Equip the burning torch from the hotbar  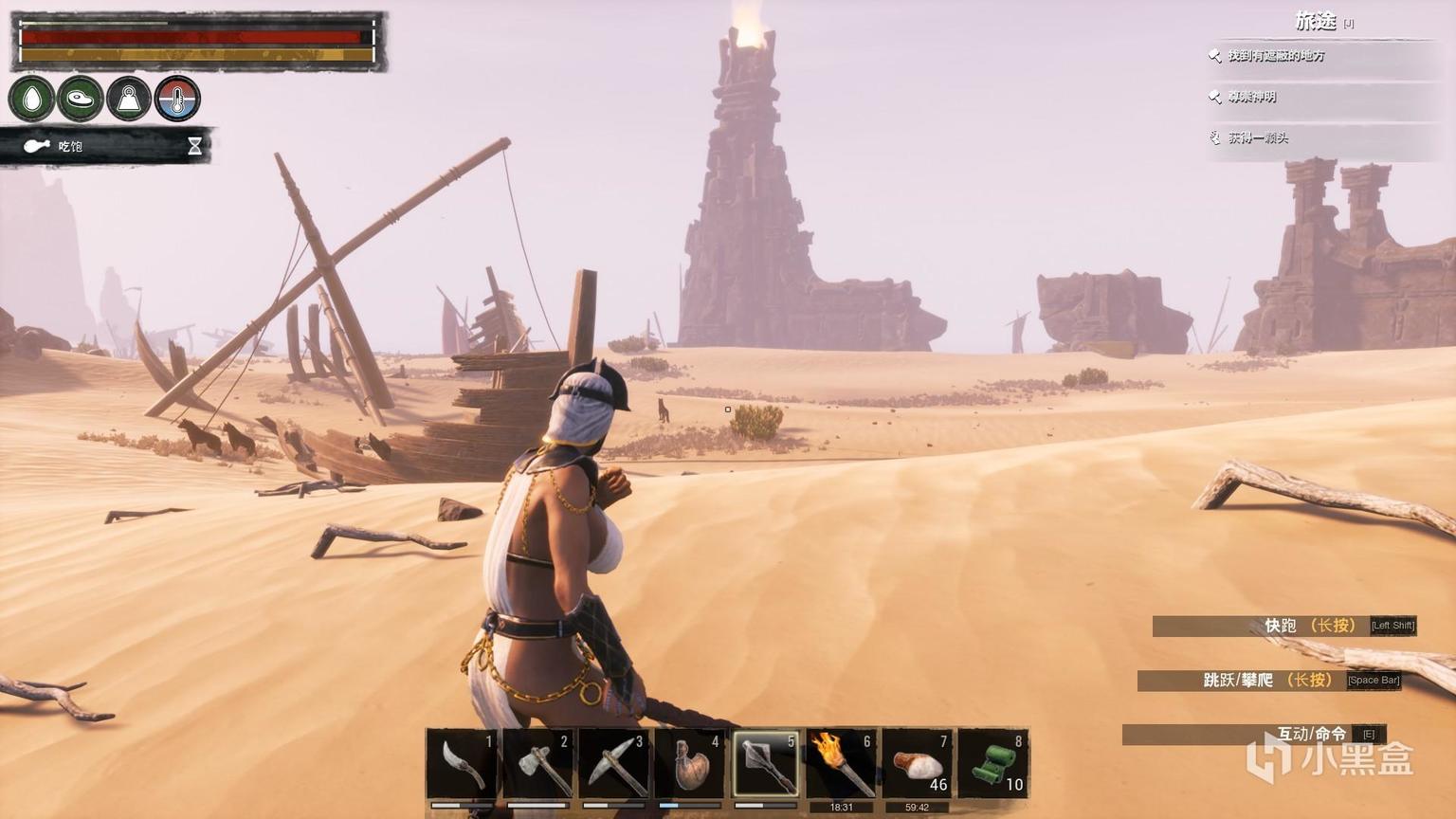(x=841, y=764)
